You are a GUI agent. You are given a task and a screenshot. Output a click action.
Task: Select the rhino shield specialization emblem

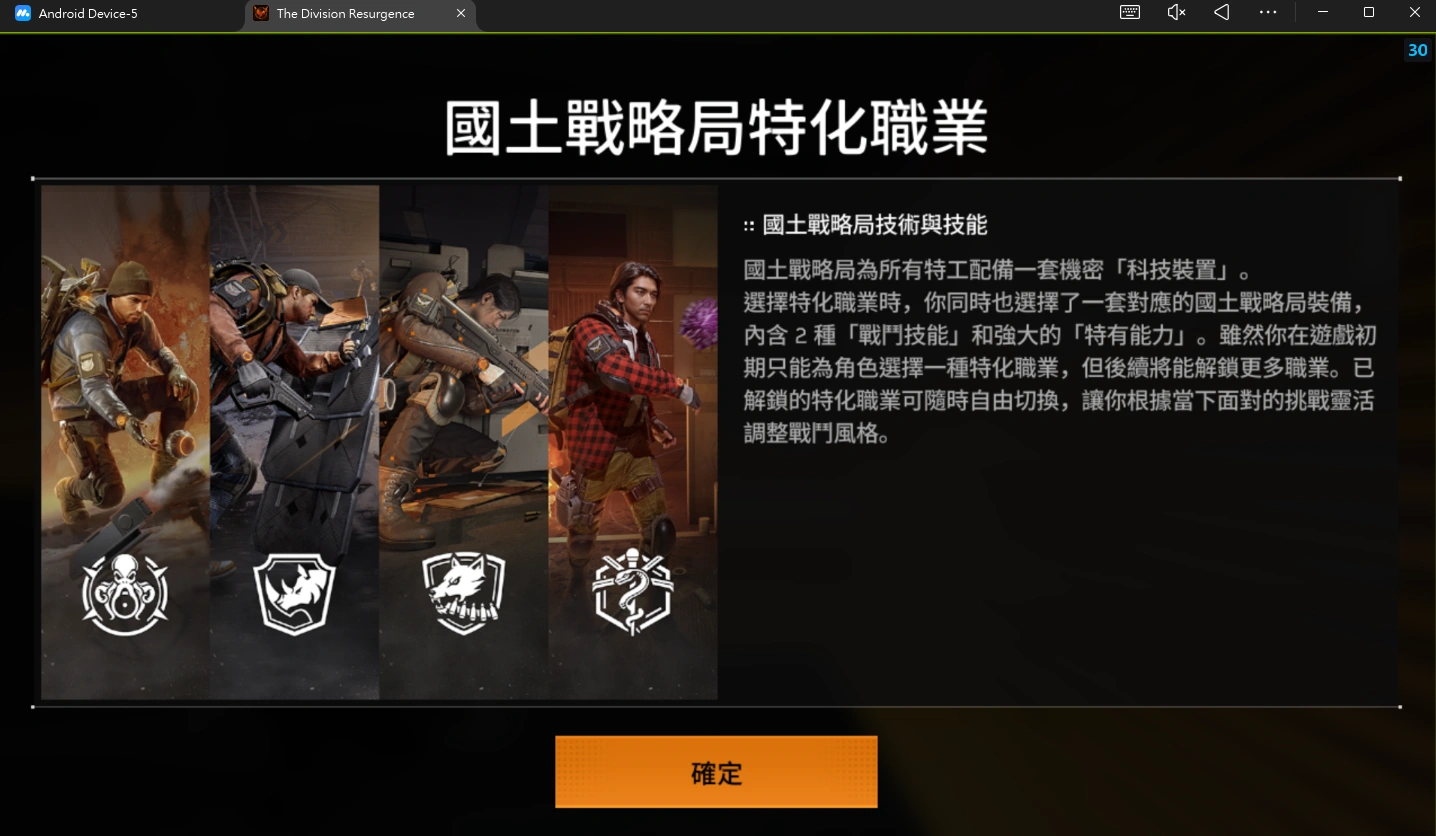(294, 592)
